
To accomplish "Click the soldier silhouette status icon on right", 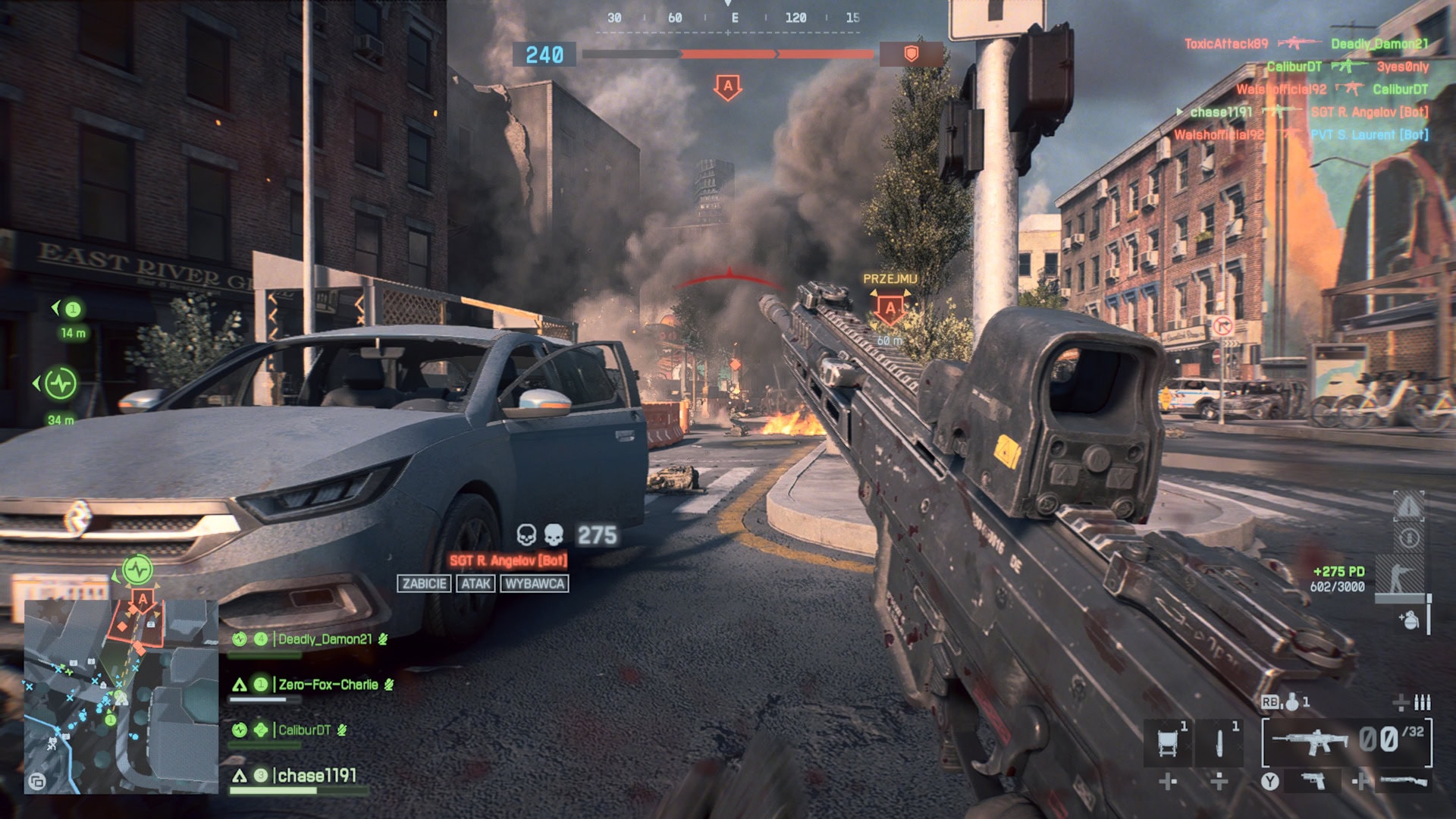I will pyautogui.click(x=1402, y=575).
